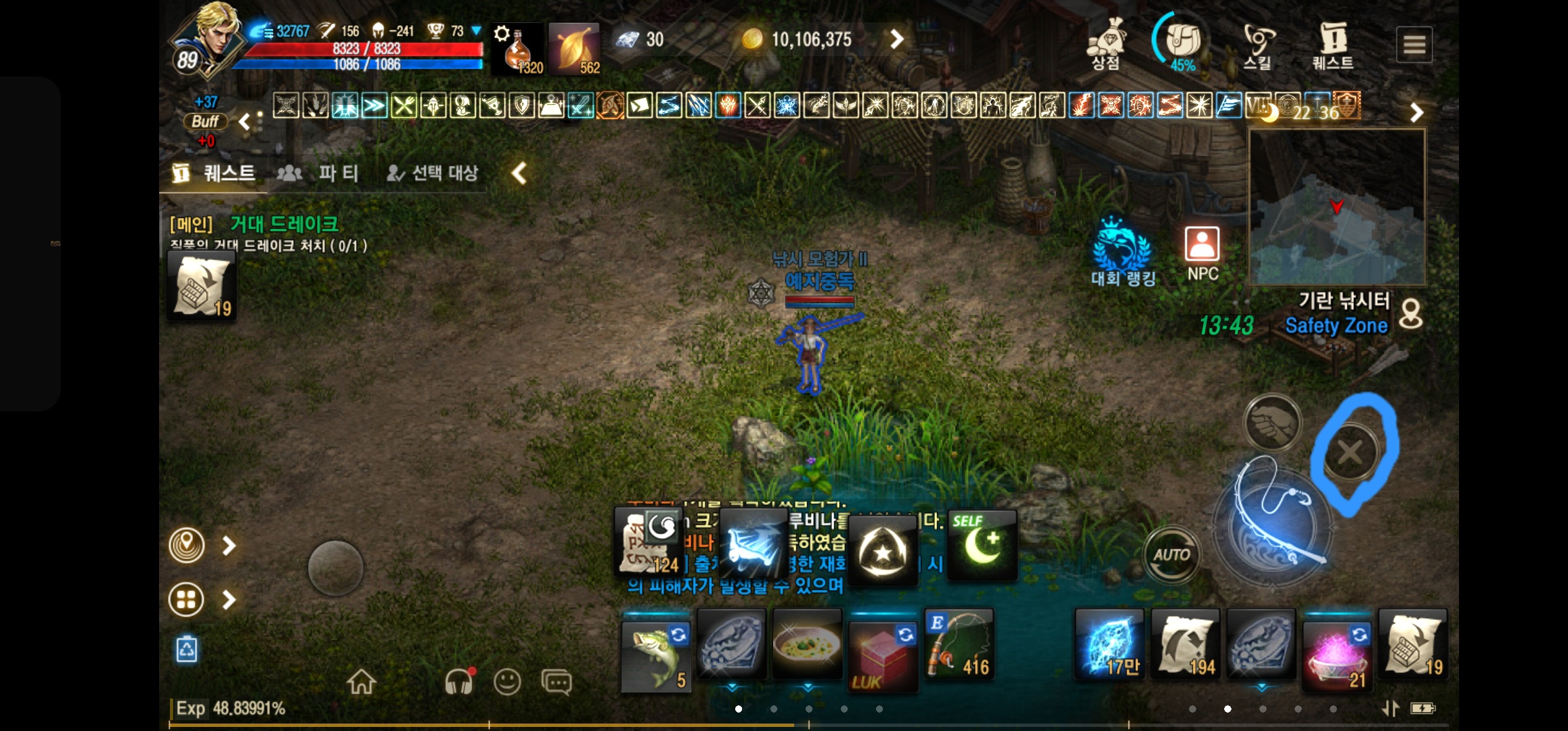Open the 대회 랭킹 fishing ranking
The height and width of the screenshot is (731, 1568).
[x=1123, y=252]
